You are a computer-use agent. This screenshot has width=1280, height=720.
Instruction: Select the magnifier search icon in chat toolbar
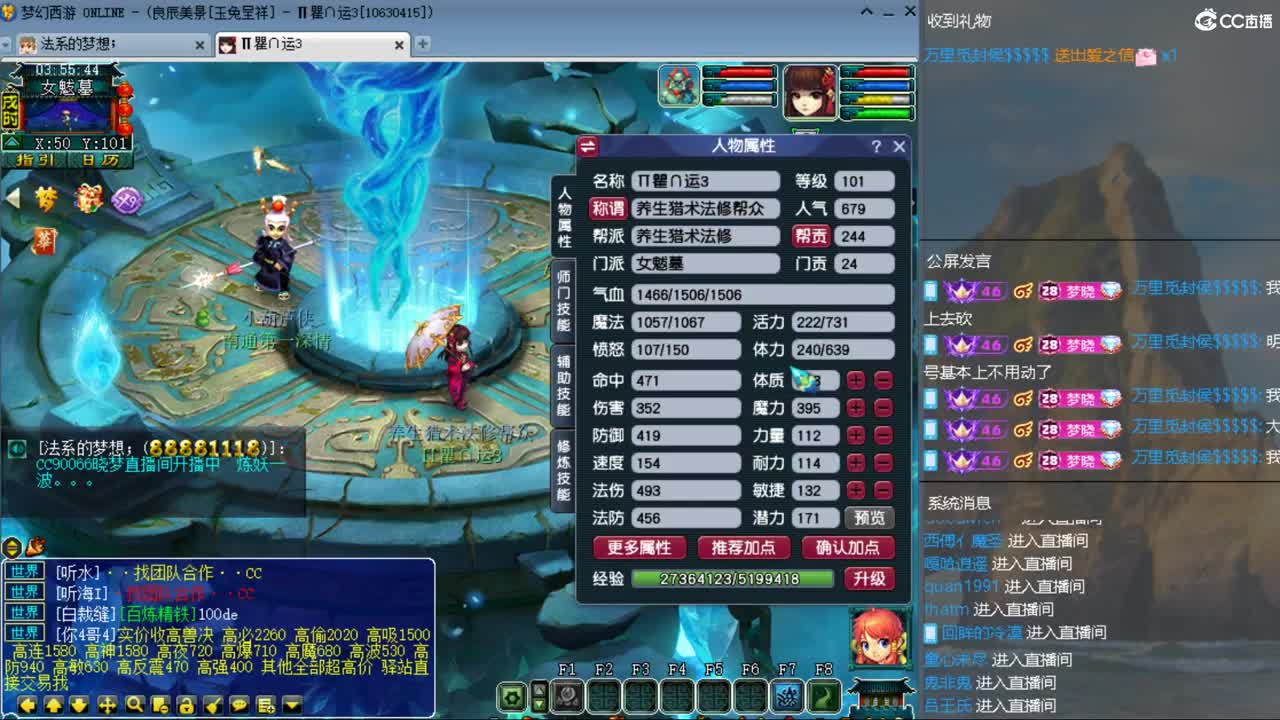[136, 704]
